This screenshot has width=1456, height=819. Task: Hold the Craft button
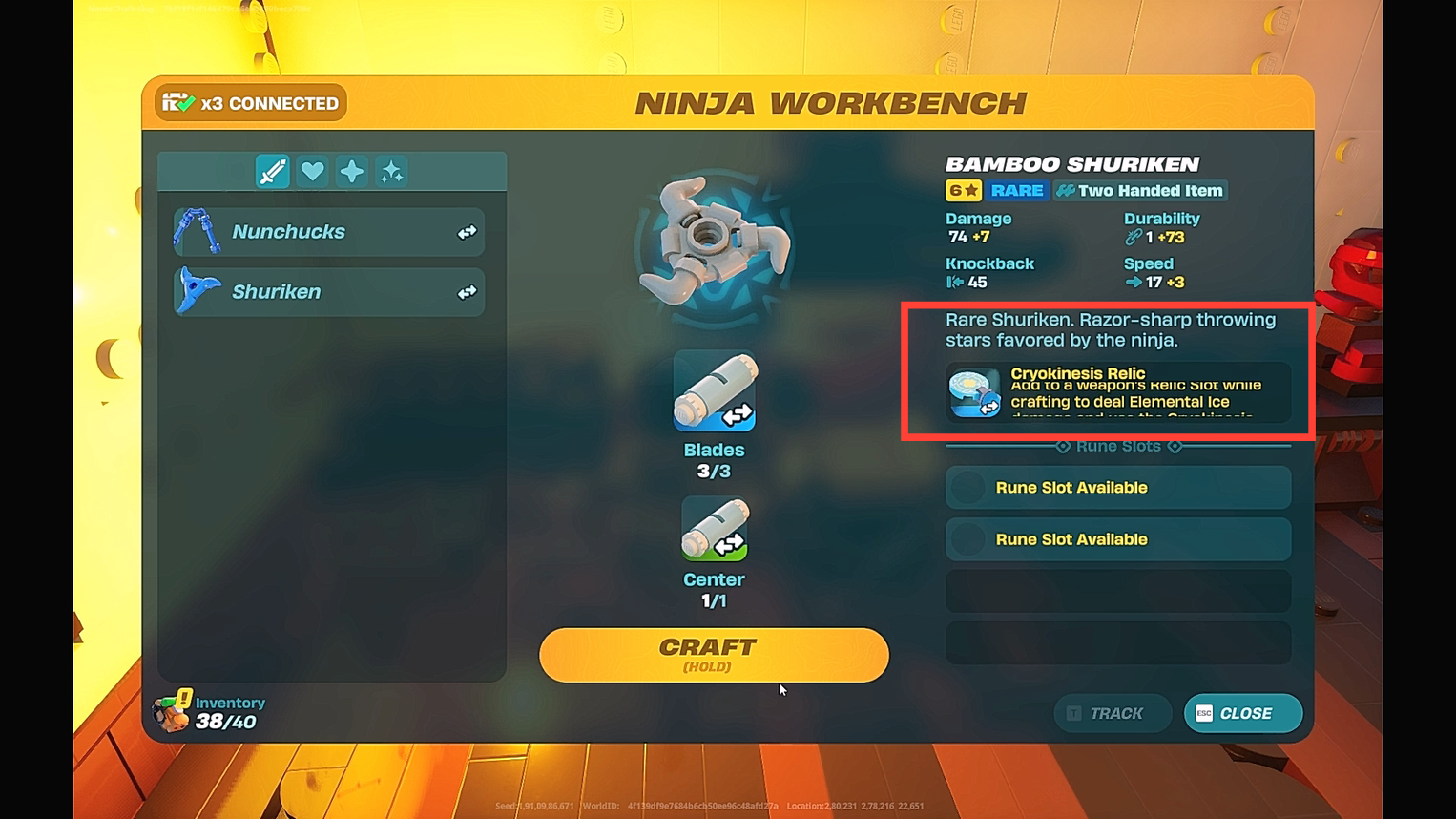713,655
